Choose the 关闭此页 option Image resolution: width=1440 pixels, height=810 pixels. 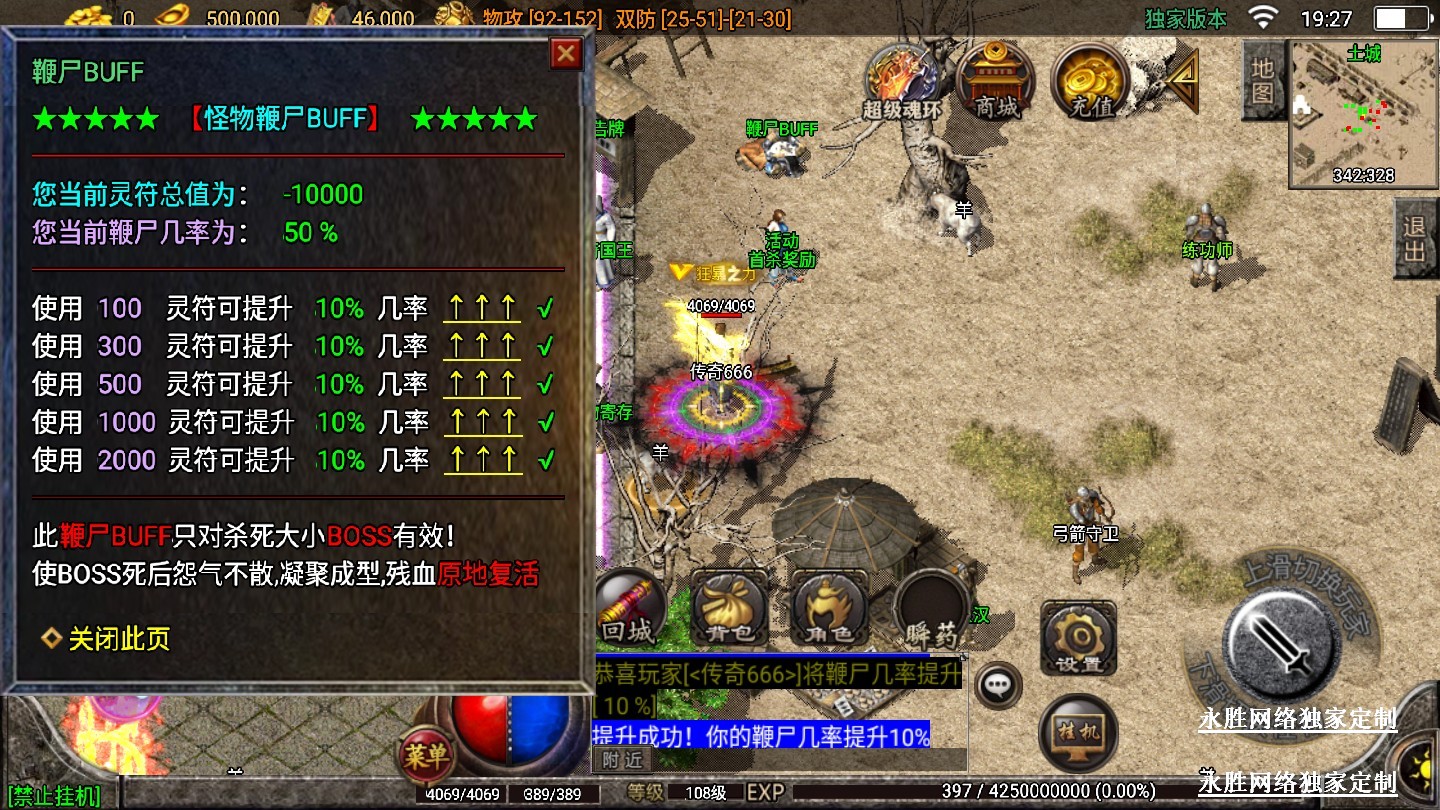(118, 639)
